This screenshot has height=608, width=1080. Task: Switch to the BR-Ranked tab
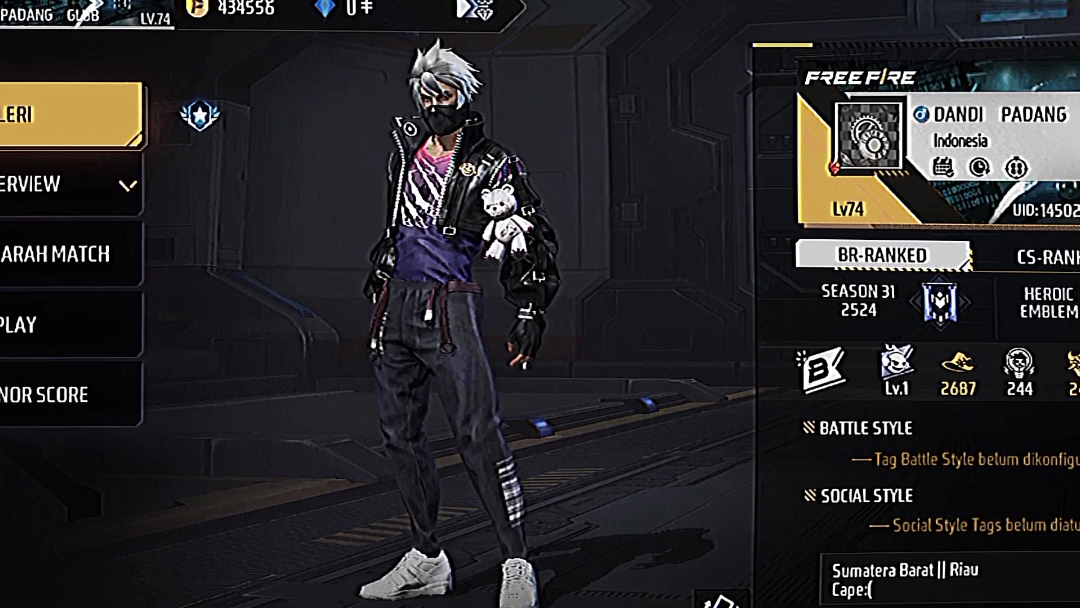tap(881, 255)
